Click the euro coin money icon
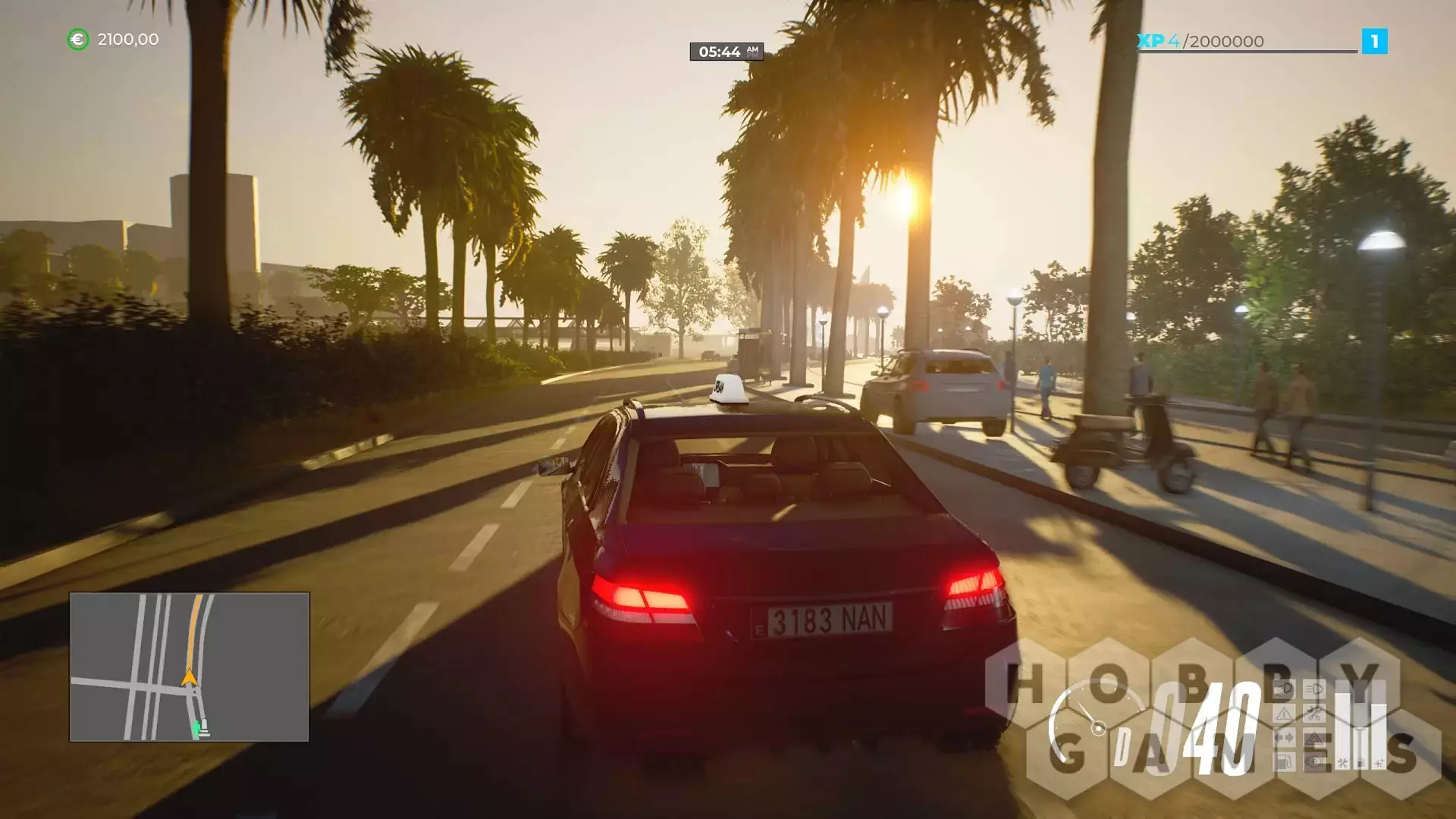Screen dimensions: 1456x819 pos(78,39)
